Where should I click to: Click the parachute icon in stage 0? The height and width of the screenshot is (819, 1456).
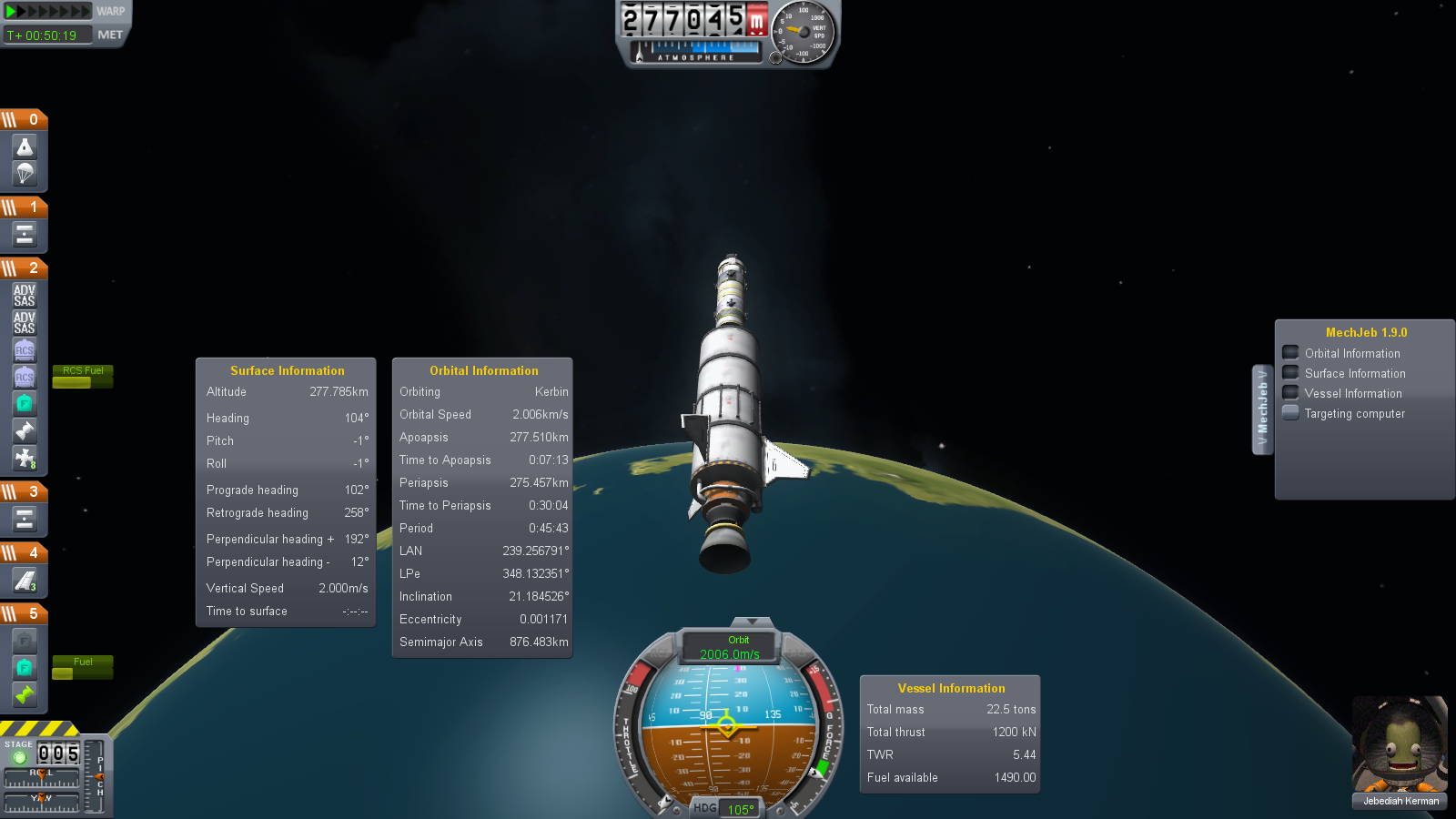[x=25, y=173]
